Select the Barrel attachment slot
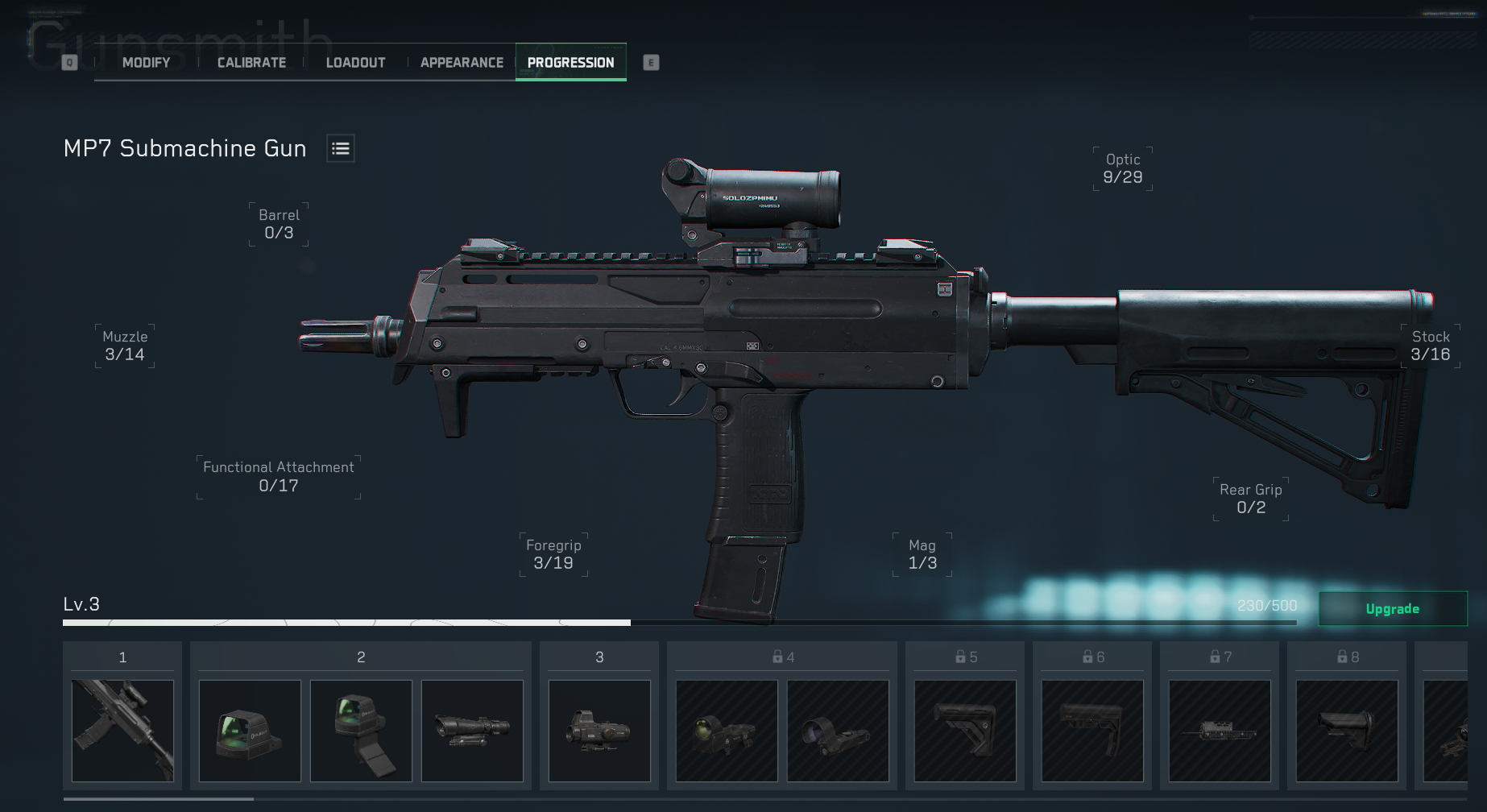1487x812 pixels. tap(279, 224)
